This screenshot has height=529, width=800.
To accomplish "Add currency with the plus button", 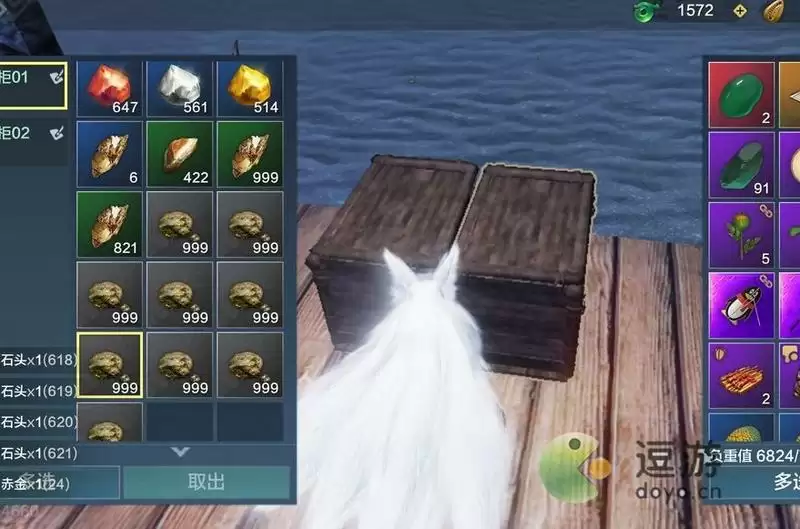I will tap(739, 11).
